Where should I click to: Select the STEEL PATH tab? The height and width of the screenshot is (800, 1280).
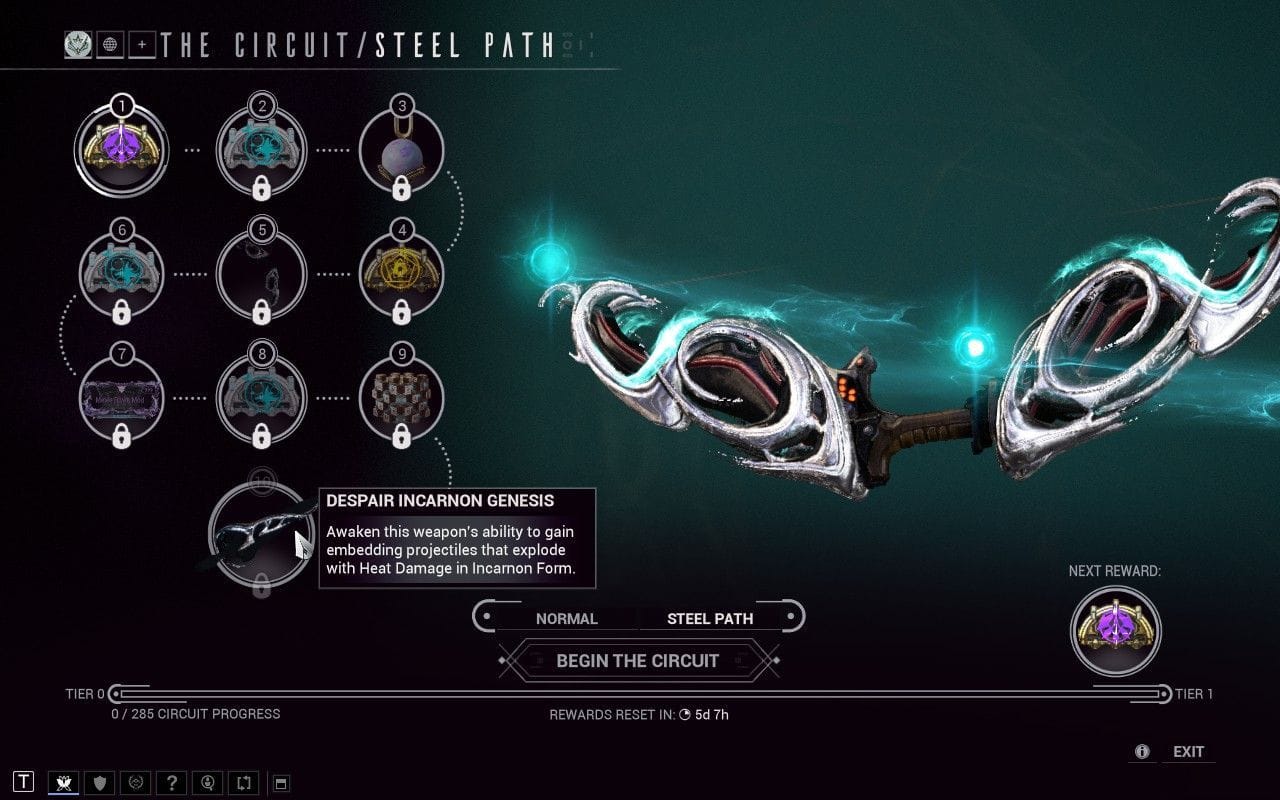click(710, 618)
